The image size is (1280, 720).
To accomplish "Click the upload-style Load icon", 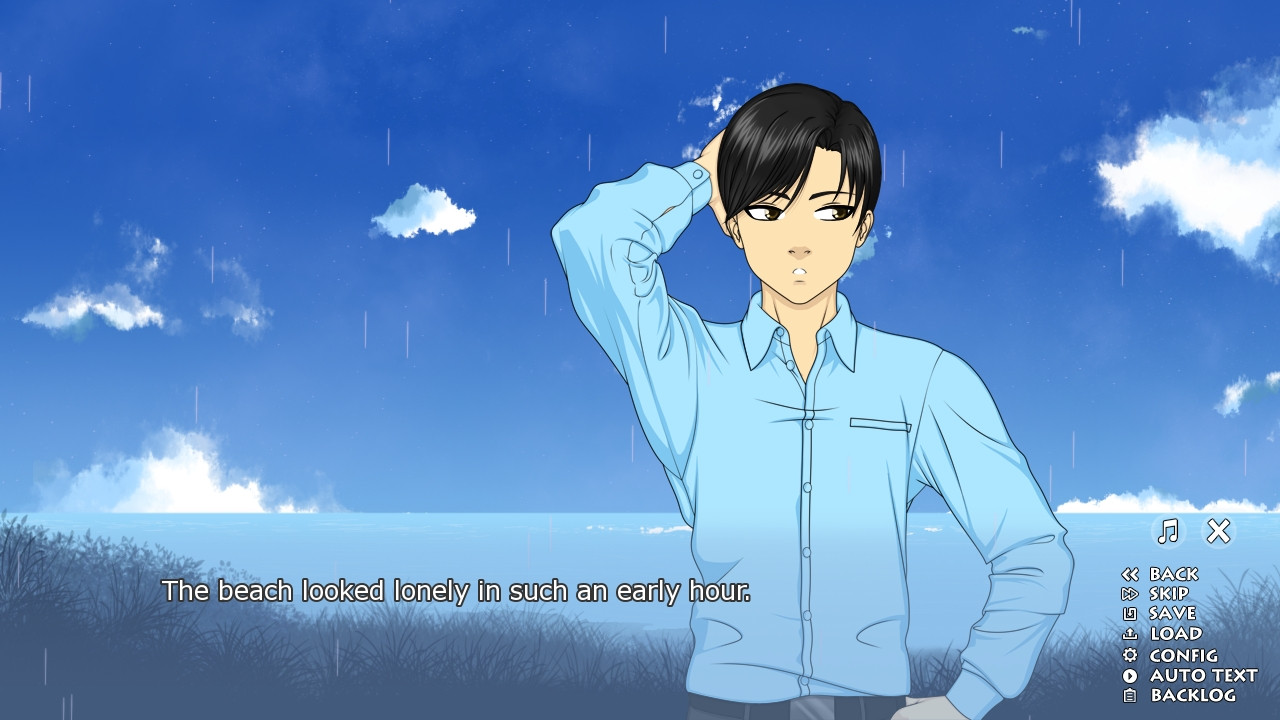I will click(x=1131, y=634).
